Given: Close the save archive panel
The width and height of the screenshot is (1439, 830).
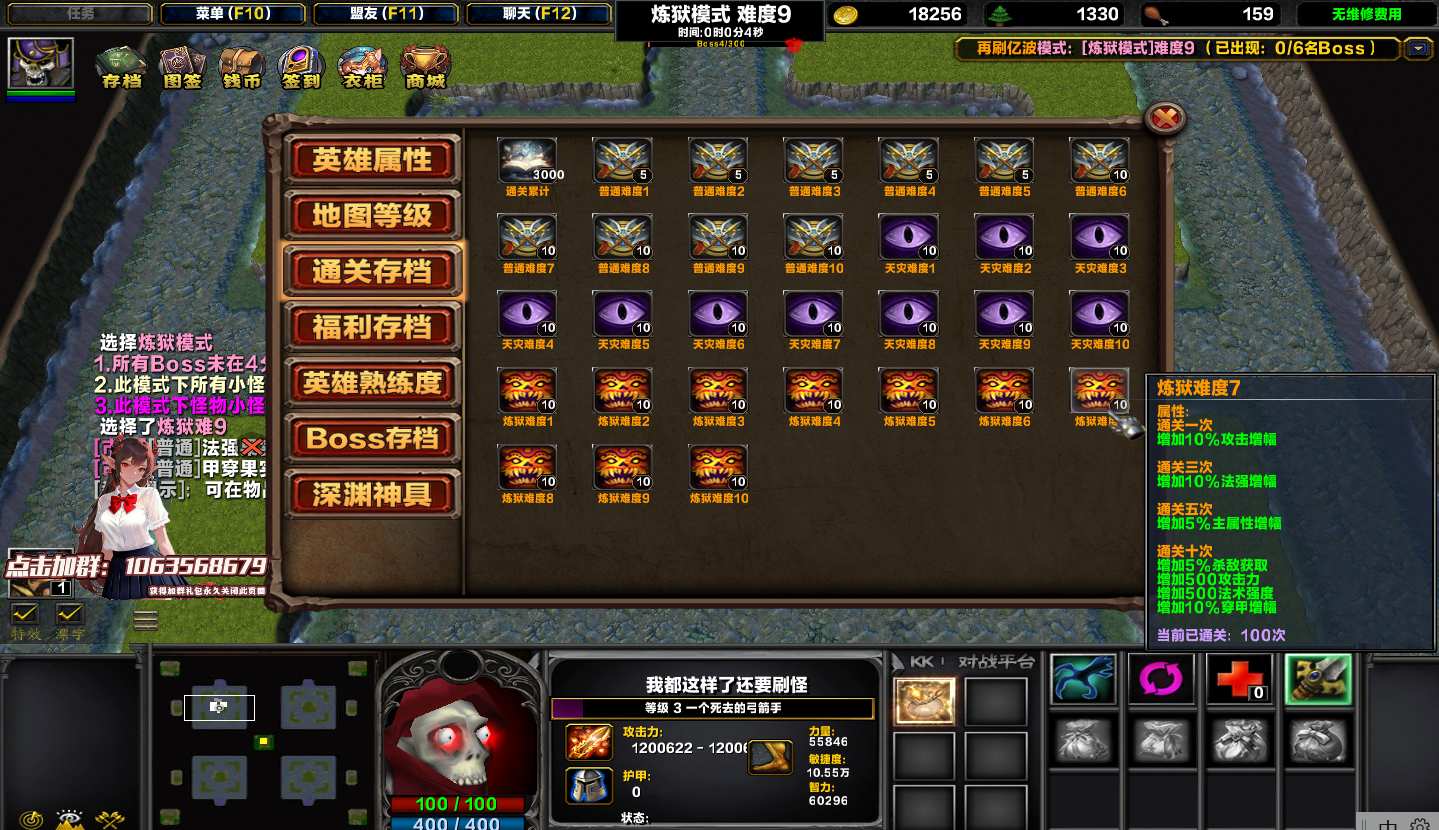Looking at the screenshot, I should click(x=1165, y=119).
